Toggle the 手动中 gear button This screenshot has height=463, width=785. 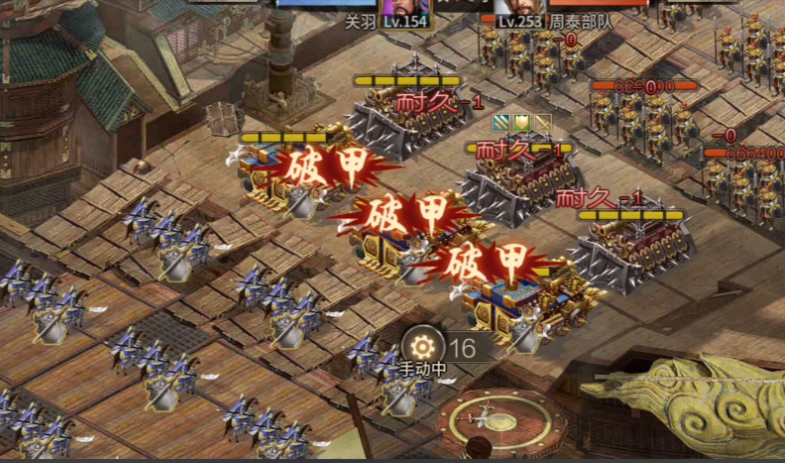click(x=423, y=346)
